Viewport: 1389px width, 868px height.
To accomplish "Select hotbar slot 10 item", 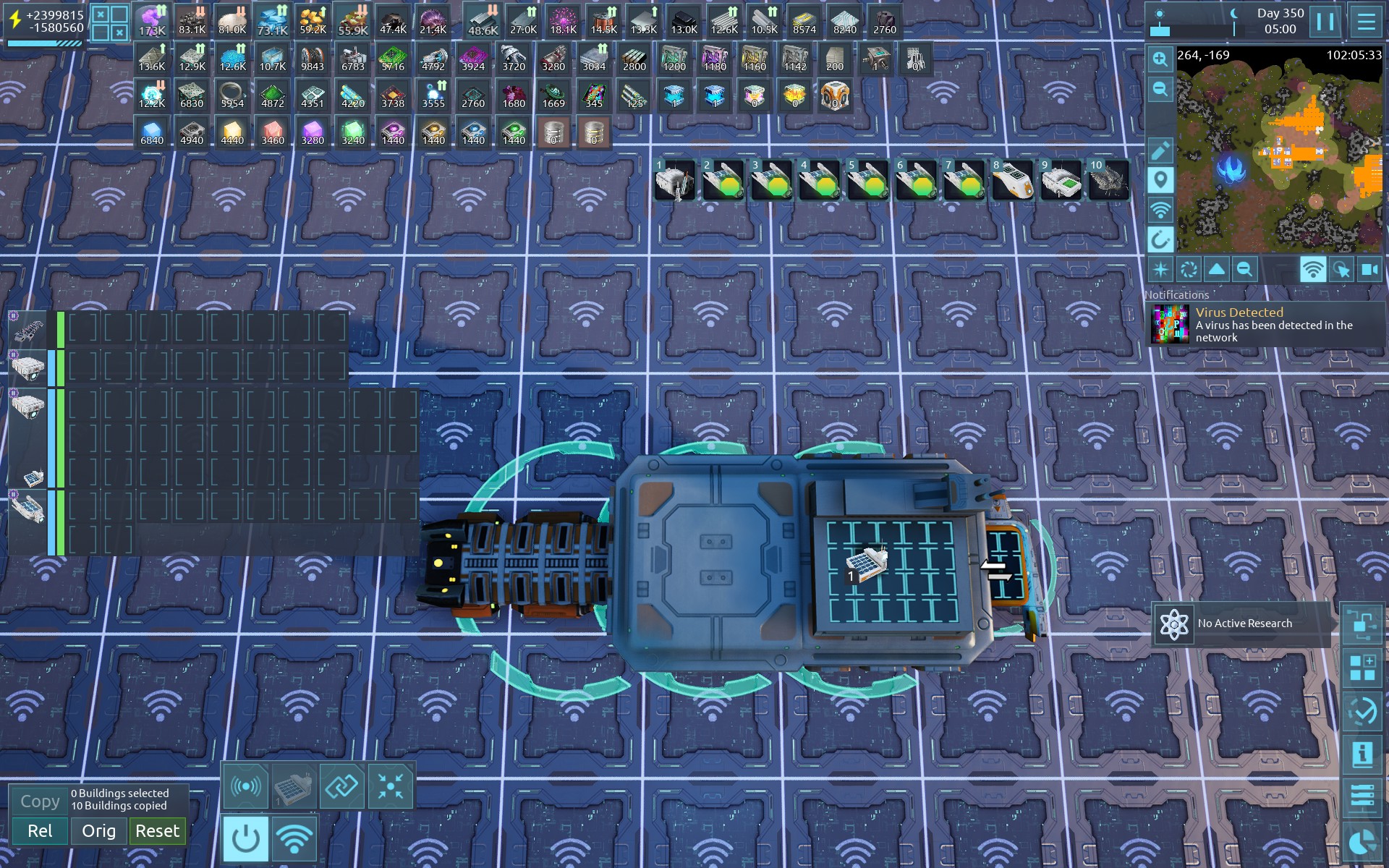I will tap(1109, 180).
